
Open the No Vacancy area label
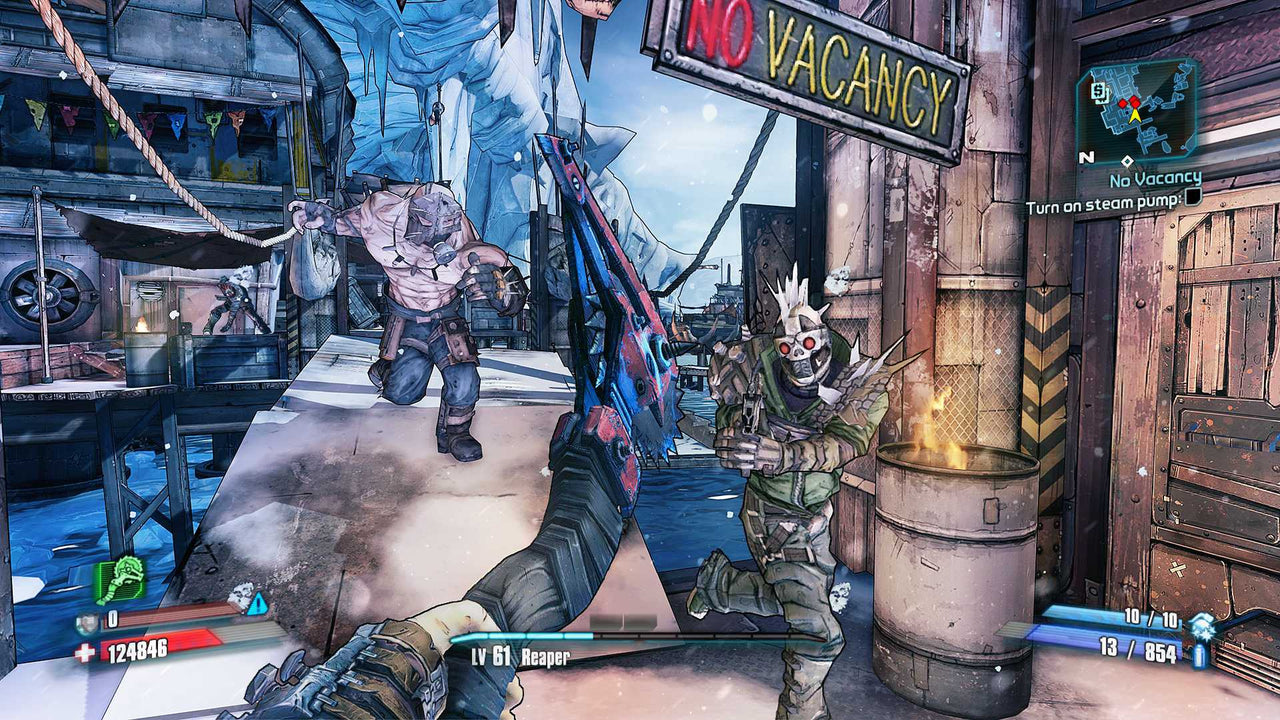click(x=1155, y=179)
